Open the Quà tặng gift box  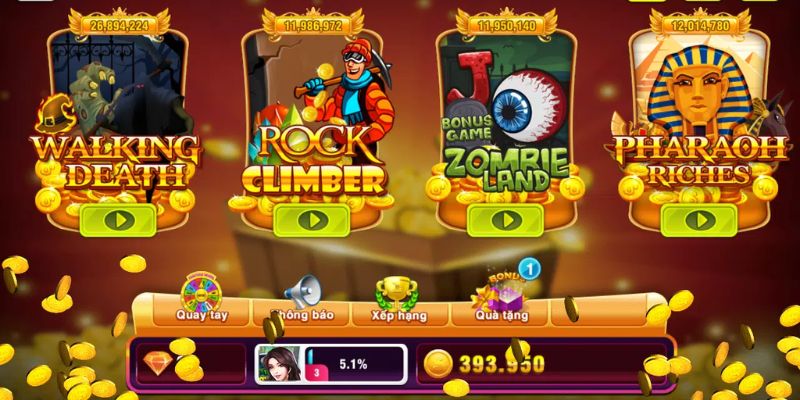[x=503, y=298]
